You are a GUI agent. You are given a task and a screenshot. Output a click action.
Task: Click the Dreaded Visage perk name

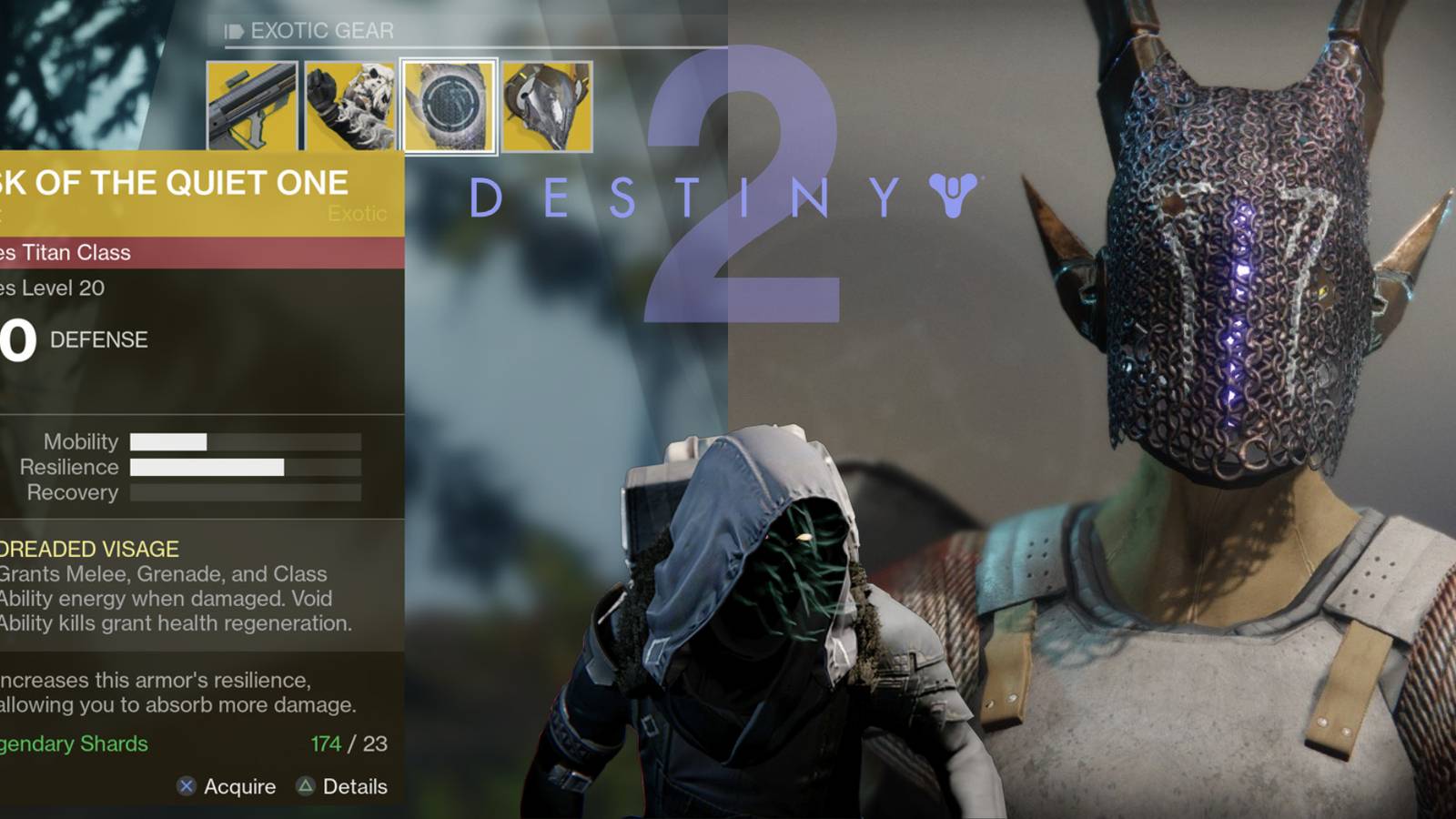point(88,549)
